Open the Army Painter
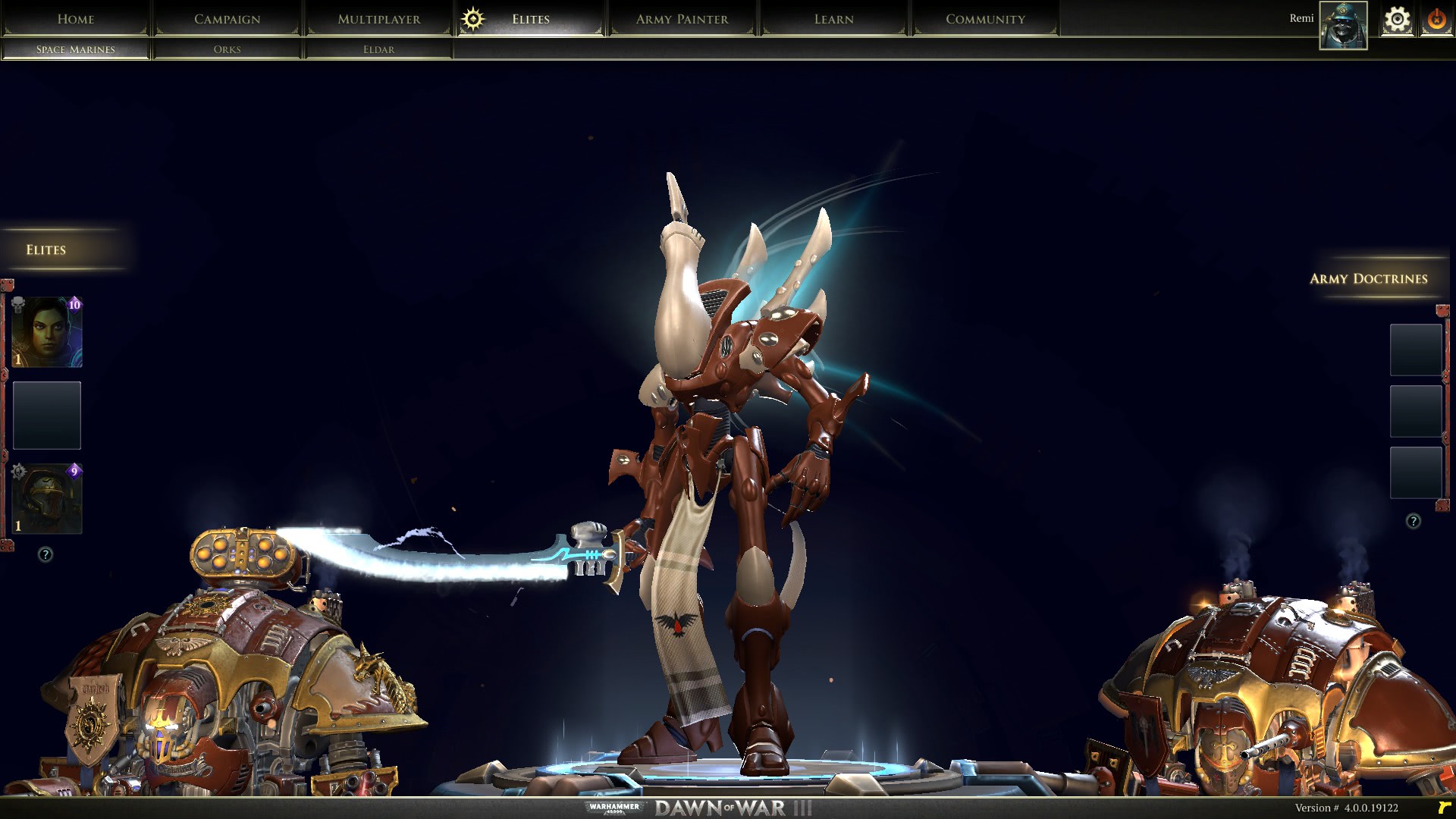This screenshot has height=819, width=1456. tap(682, 19)
